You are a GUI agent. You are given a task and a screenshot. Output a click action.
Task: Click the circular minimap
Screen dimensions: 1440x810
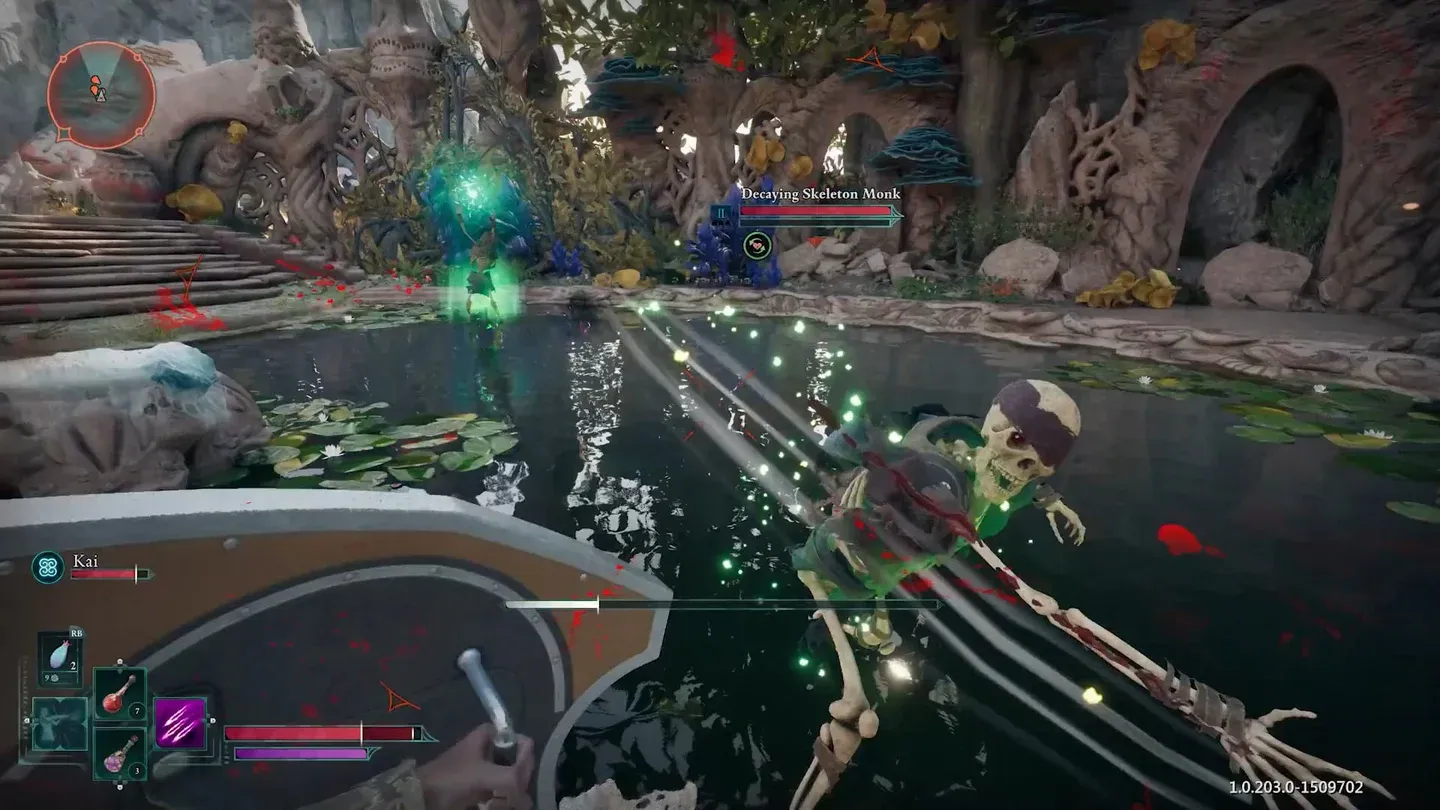click(100, 96)
